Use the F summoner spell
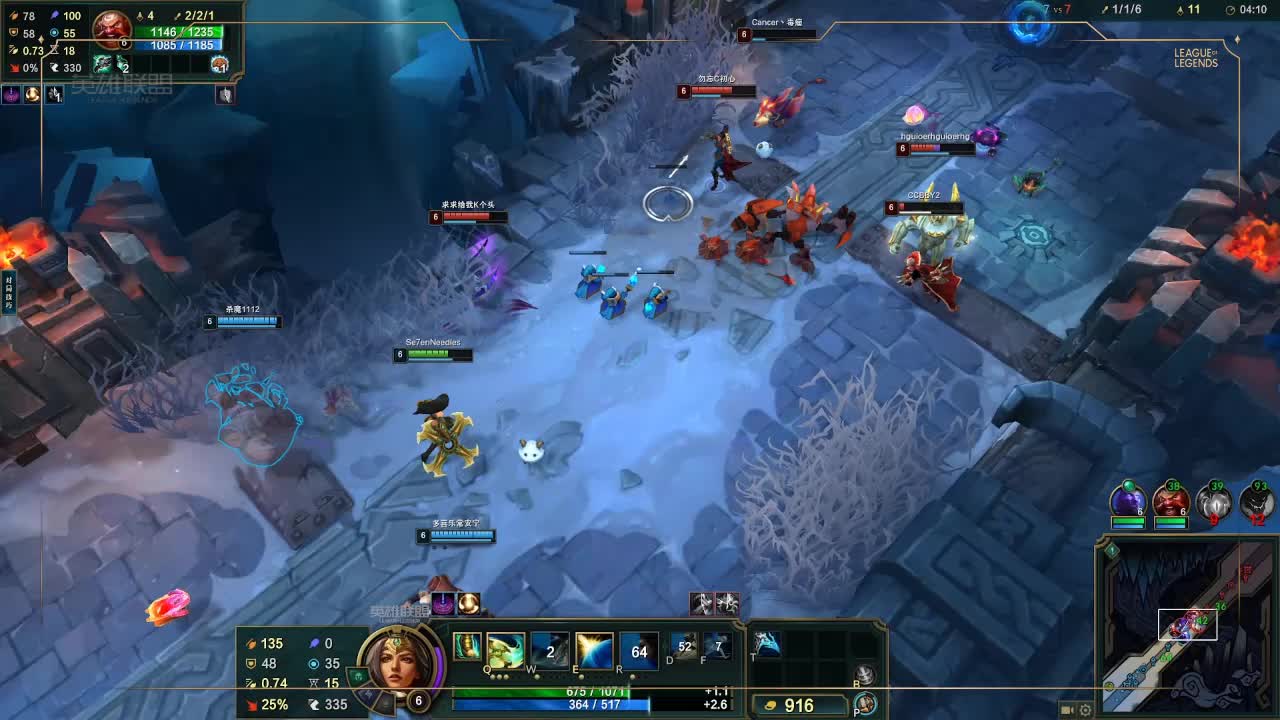The width and height of the screenshot is (1280, 720). click(x=717, y=646)
